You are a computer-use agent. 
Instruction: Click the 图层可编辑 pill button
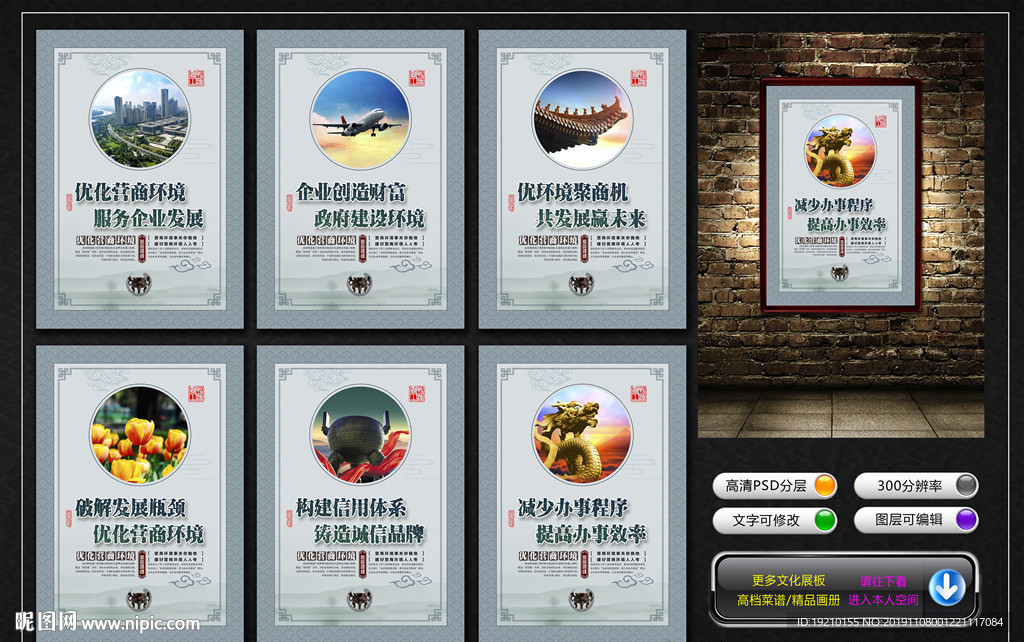(915, 520)
